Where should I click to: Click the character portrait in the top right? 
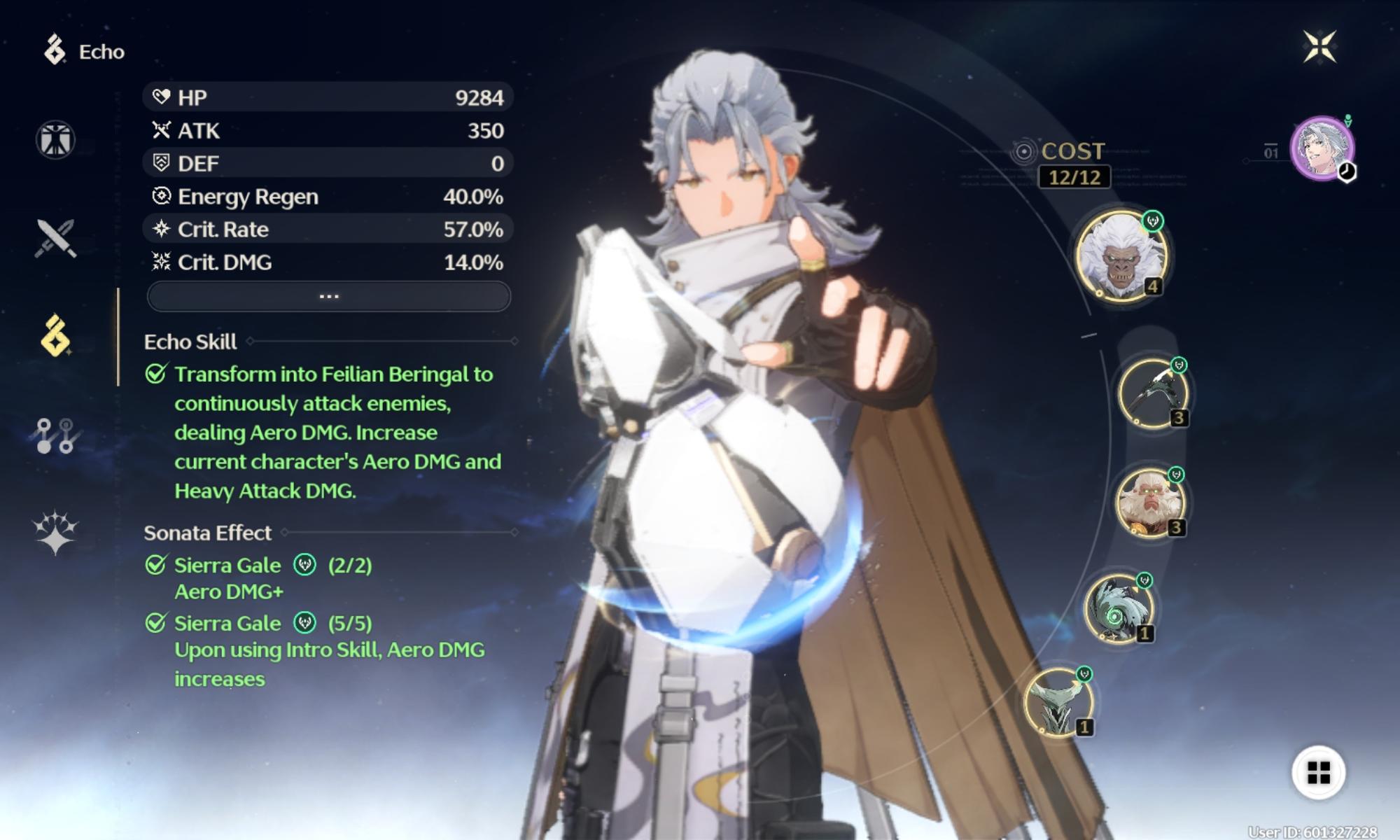[1322, 148]
